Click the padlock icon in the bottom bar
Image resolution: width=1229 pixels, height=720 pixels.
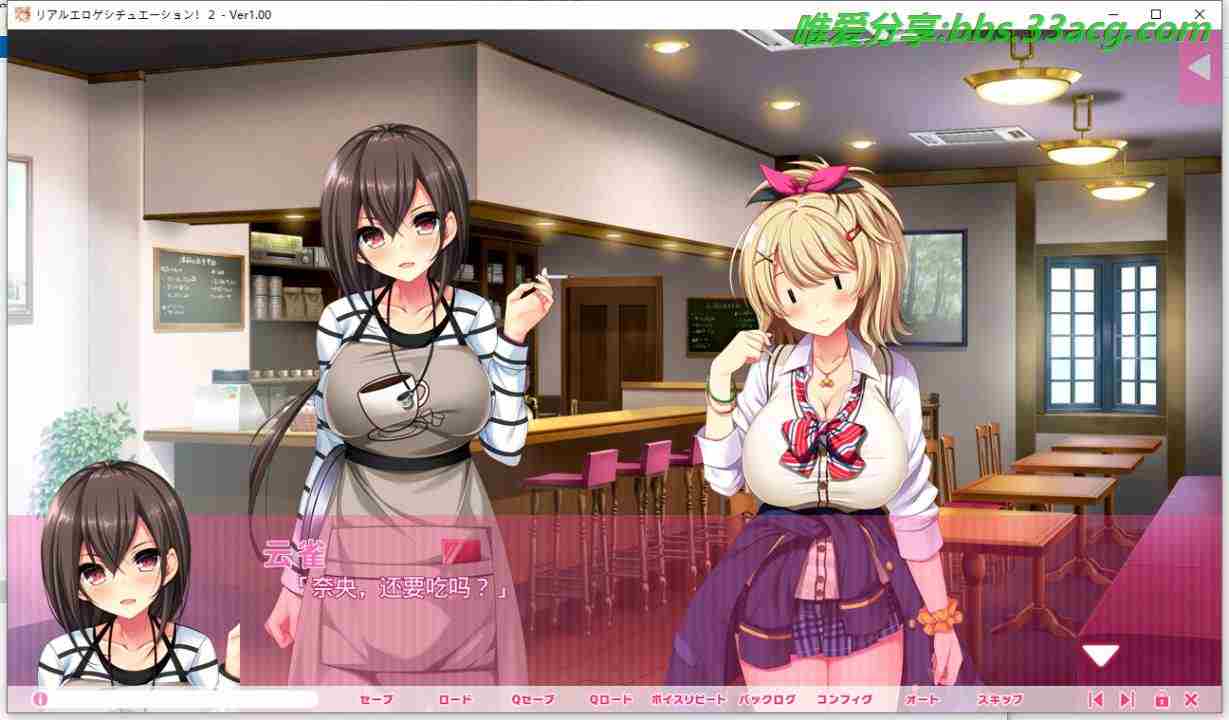[x=1161, y=700]
